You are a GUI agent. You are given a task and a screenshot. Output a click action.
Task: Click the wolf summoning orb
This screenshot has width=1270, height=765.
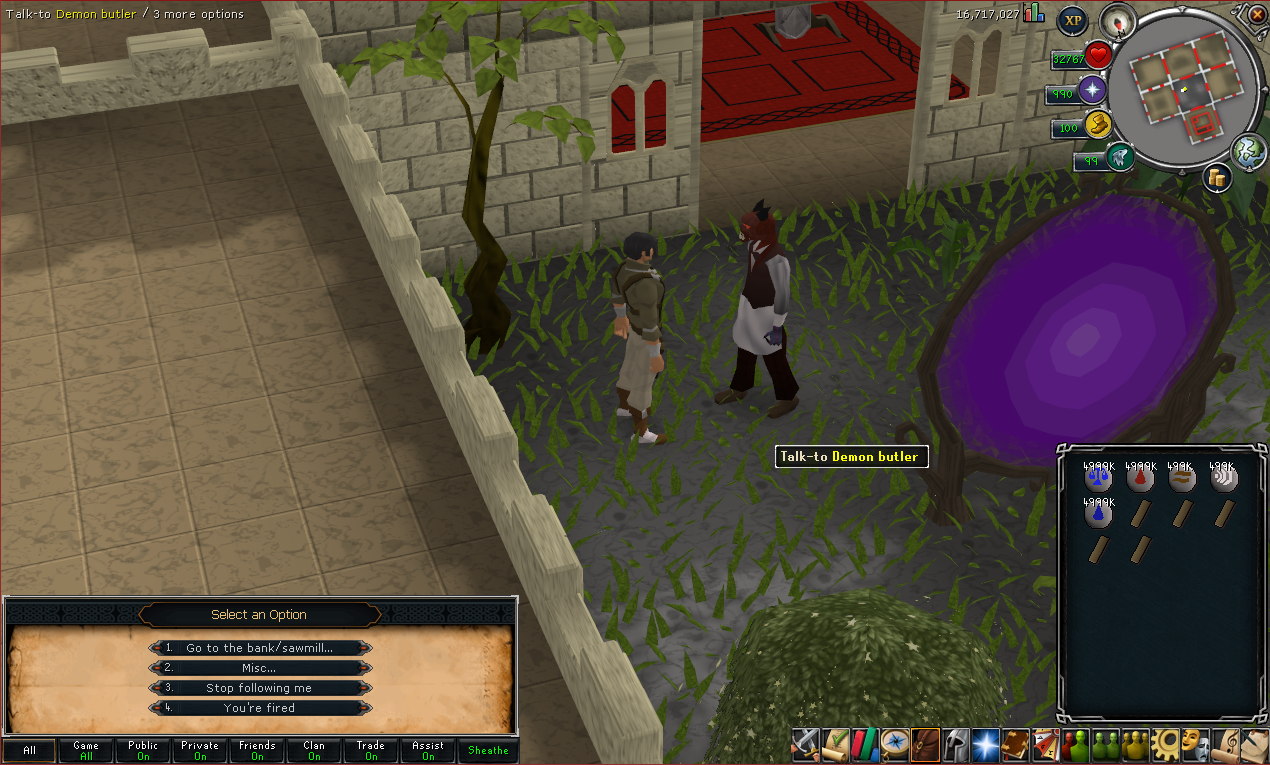click(x=1120, y=157)
